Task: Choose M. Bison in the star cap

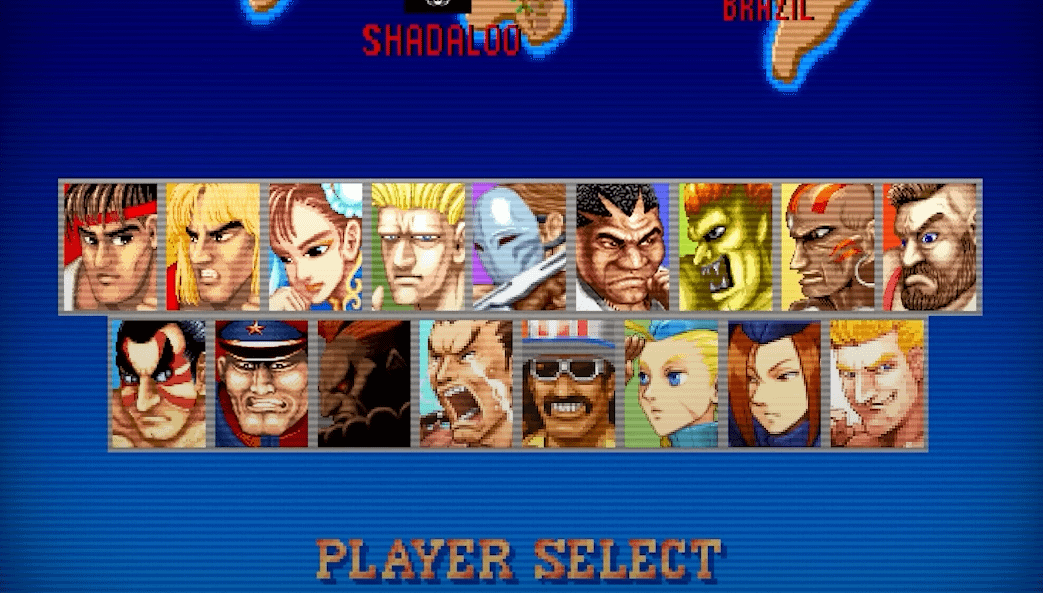Action: (x=262, y=383)
